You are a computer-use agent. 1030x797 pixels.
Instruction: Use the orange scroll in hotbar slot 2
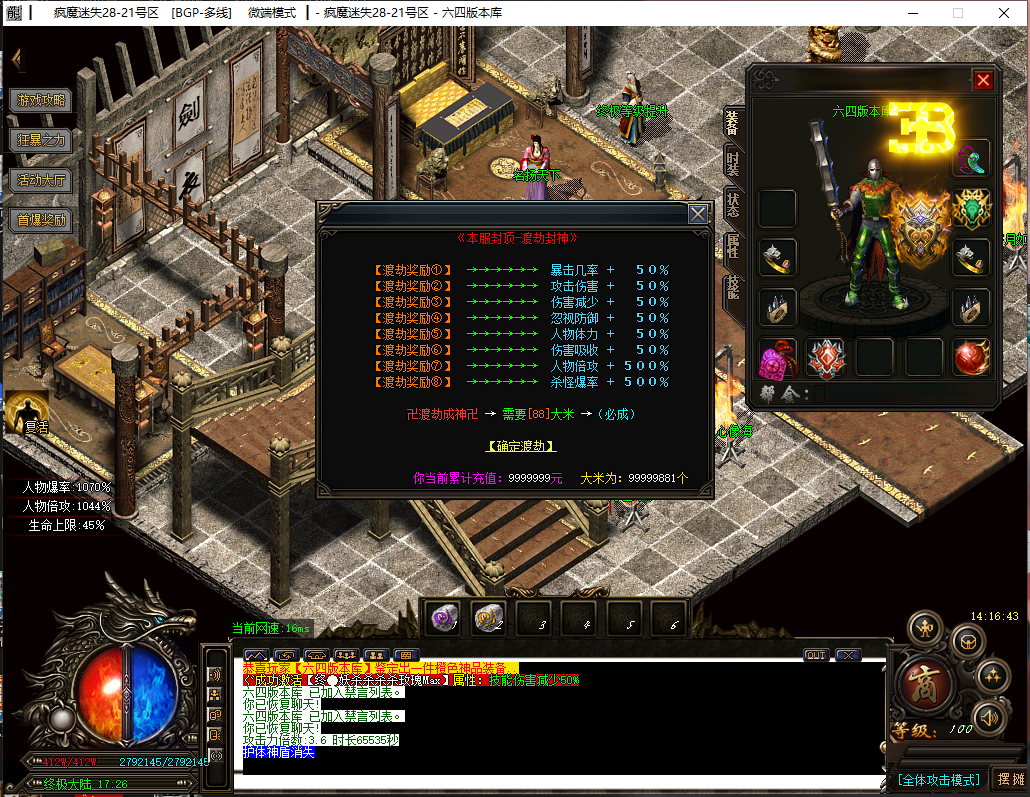click(489, 619)
